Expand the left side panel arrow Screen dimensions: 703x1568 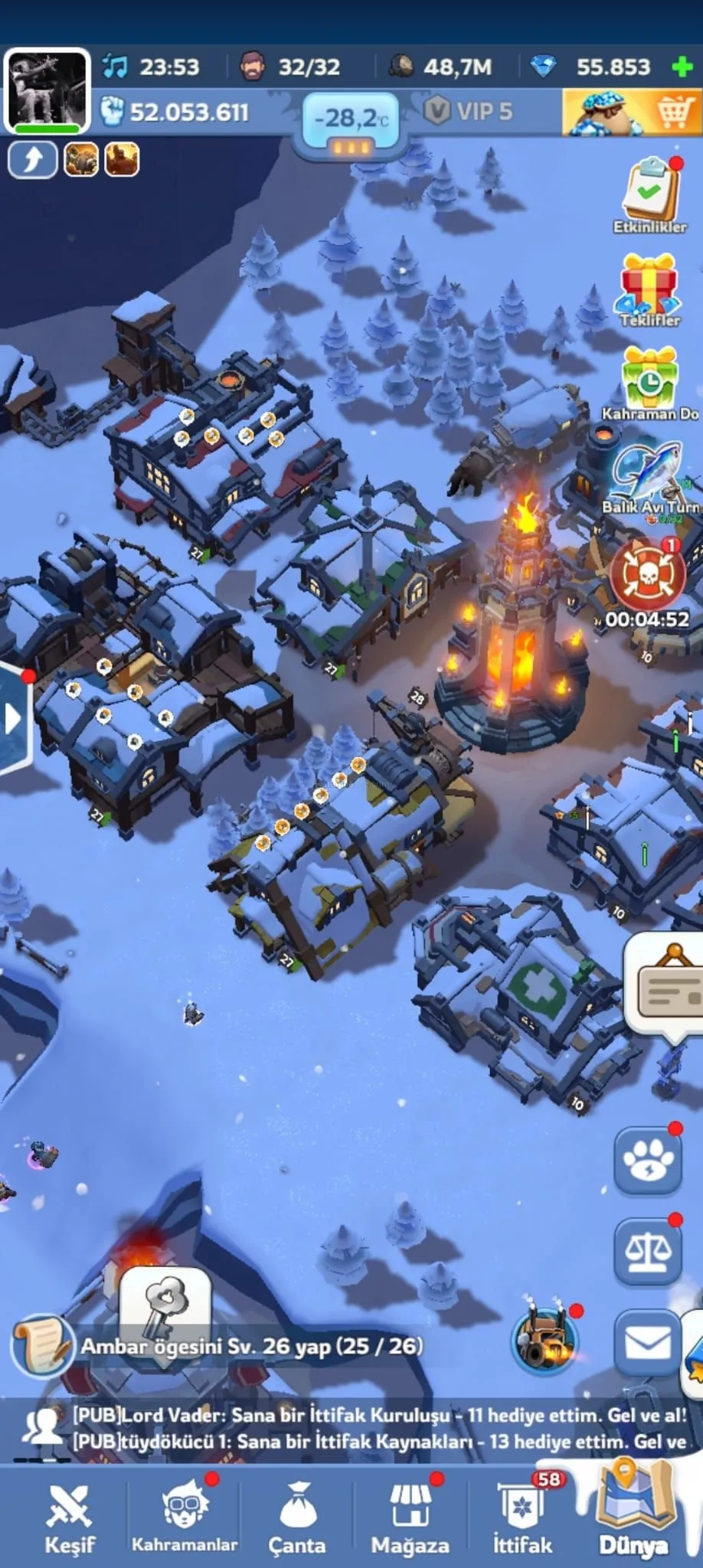13,718
